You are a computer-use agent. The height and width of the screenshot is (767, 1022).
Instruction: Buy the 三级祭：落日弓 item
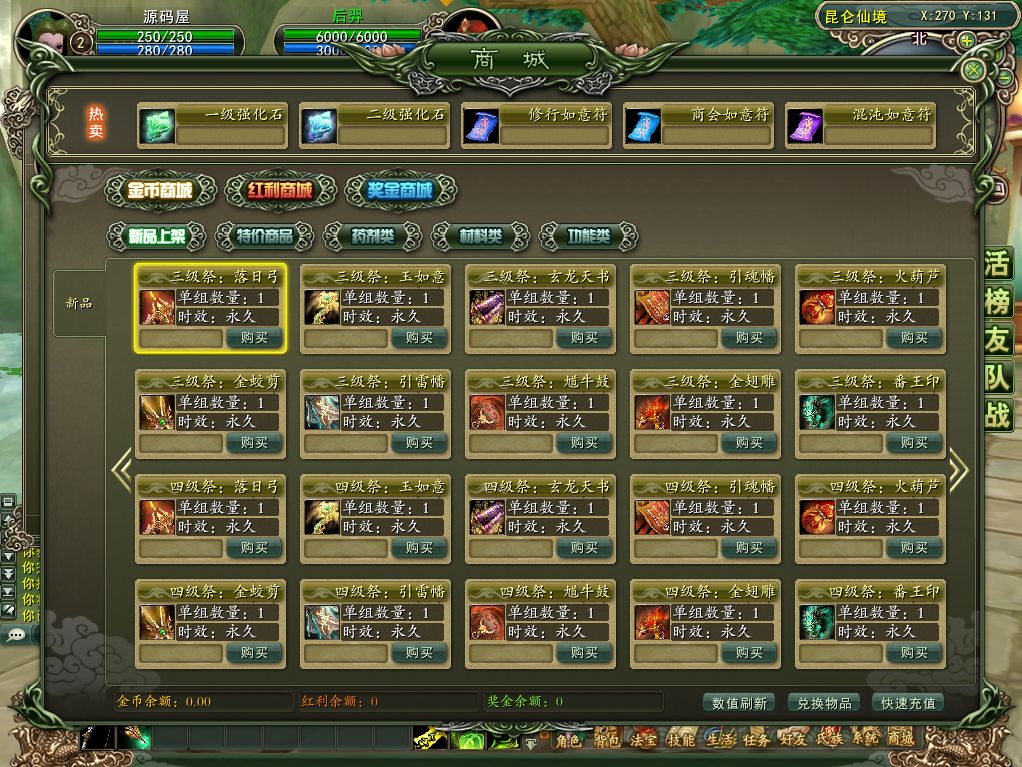[255, 338]
